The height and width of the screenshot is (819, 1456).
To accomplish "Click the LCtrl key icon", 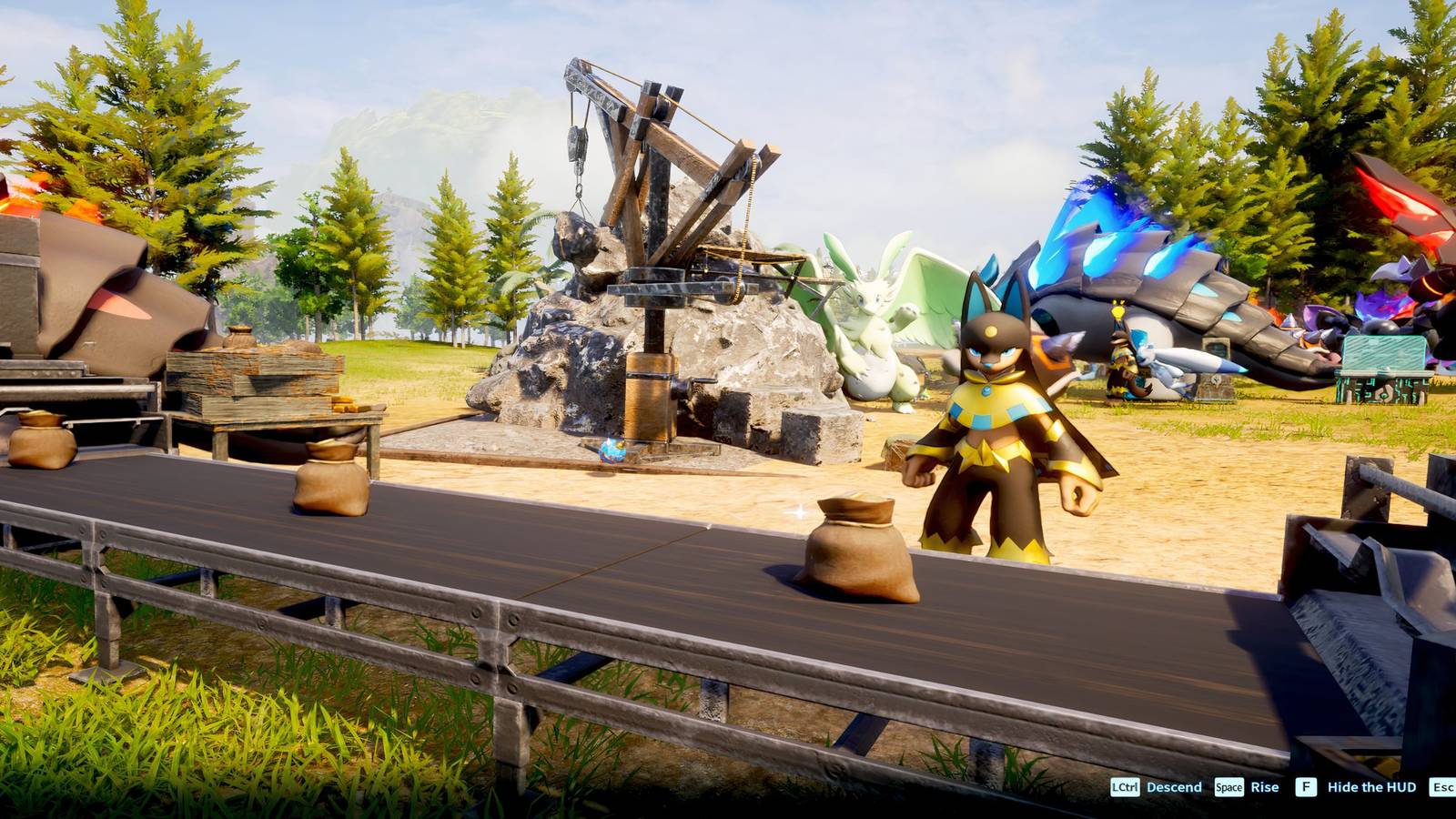I will pyautogui.click(x=1125, y=786).
